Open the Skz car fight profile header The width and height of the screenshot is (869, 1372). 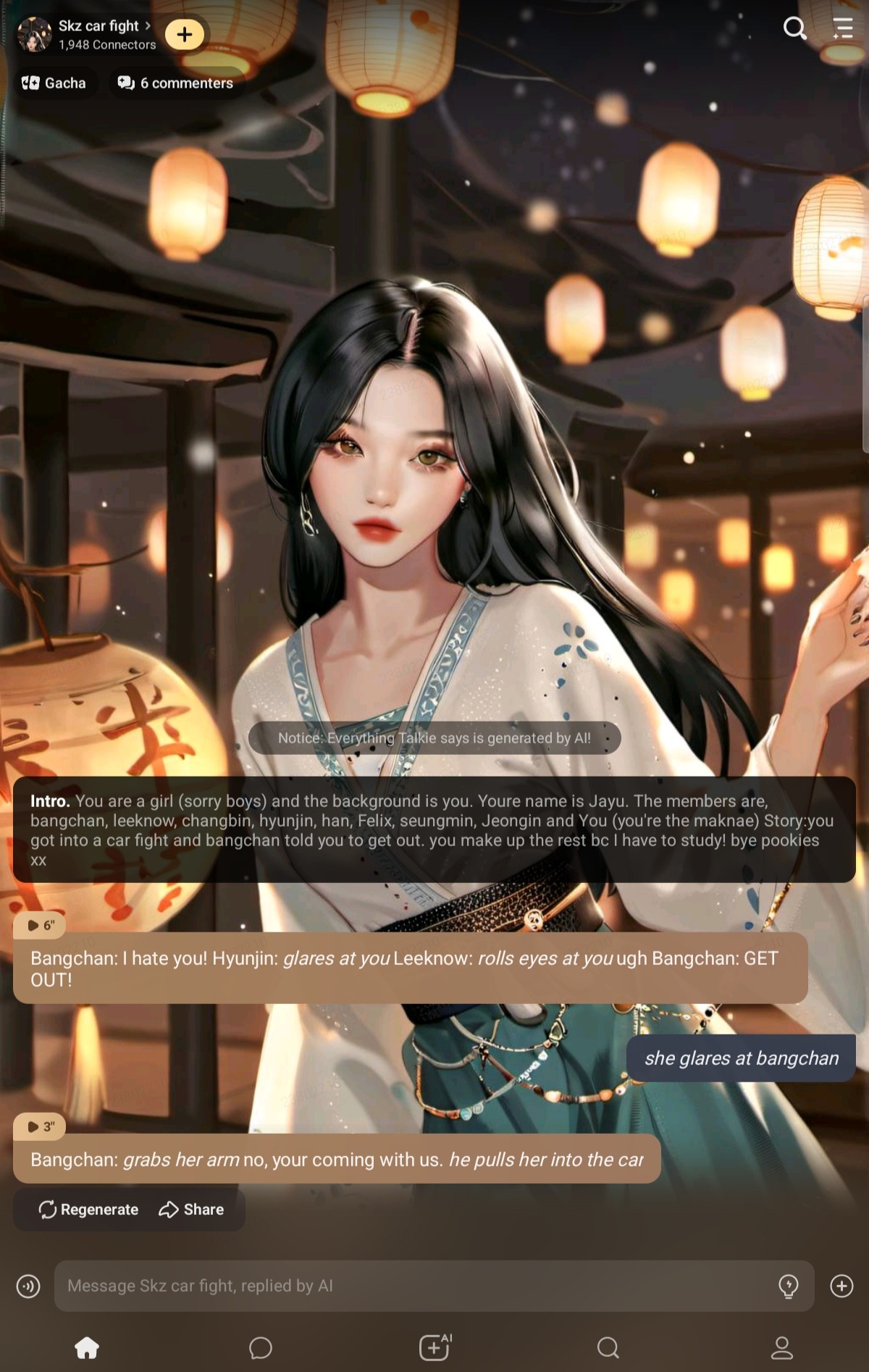click(98, 34)
